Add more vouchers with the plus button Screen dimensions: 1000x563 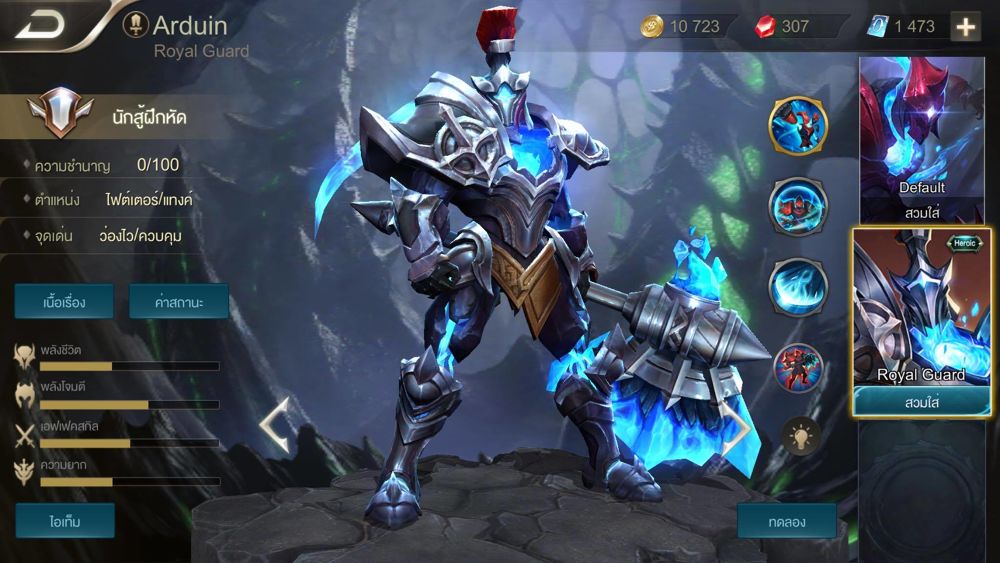[965, 27]
